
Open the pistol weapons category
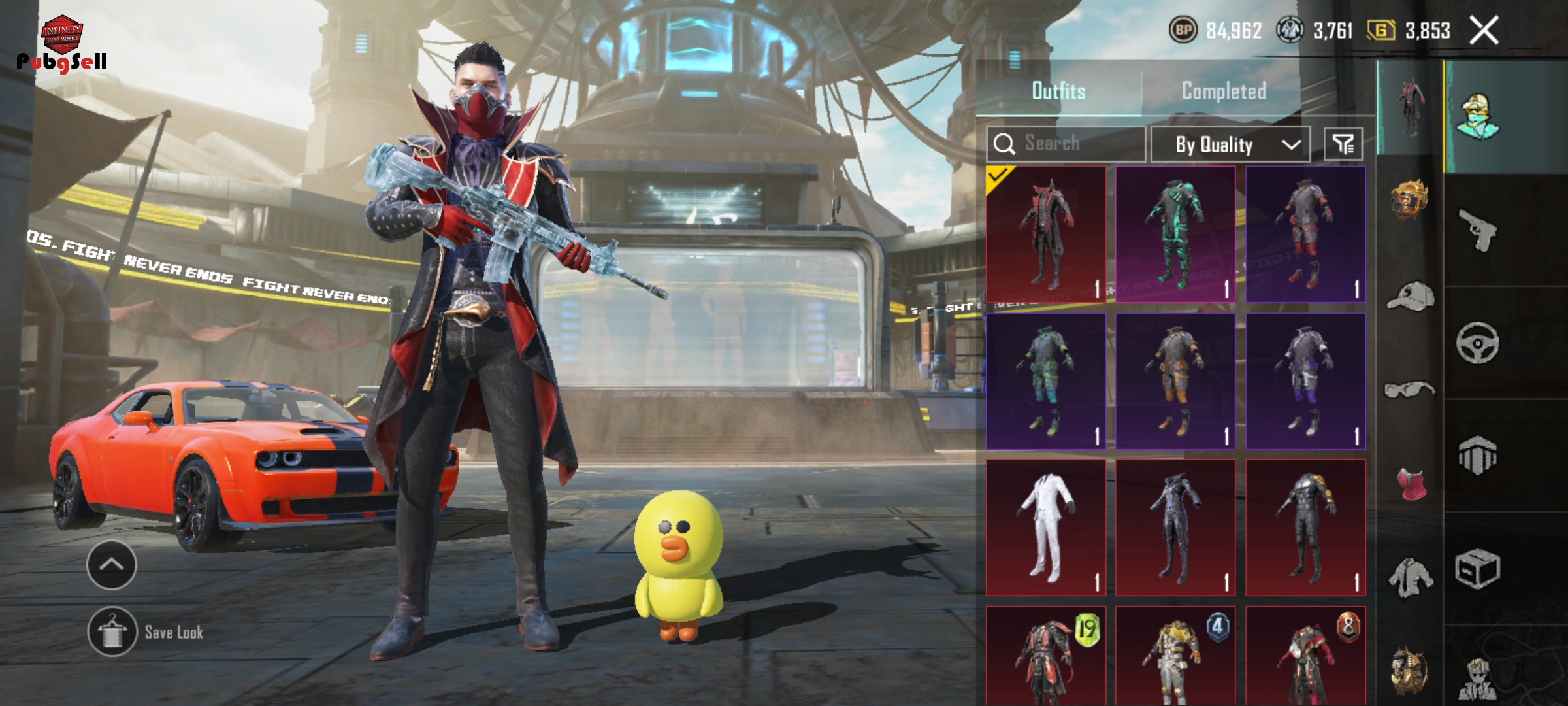[x=1478, y=229]
